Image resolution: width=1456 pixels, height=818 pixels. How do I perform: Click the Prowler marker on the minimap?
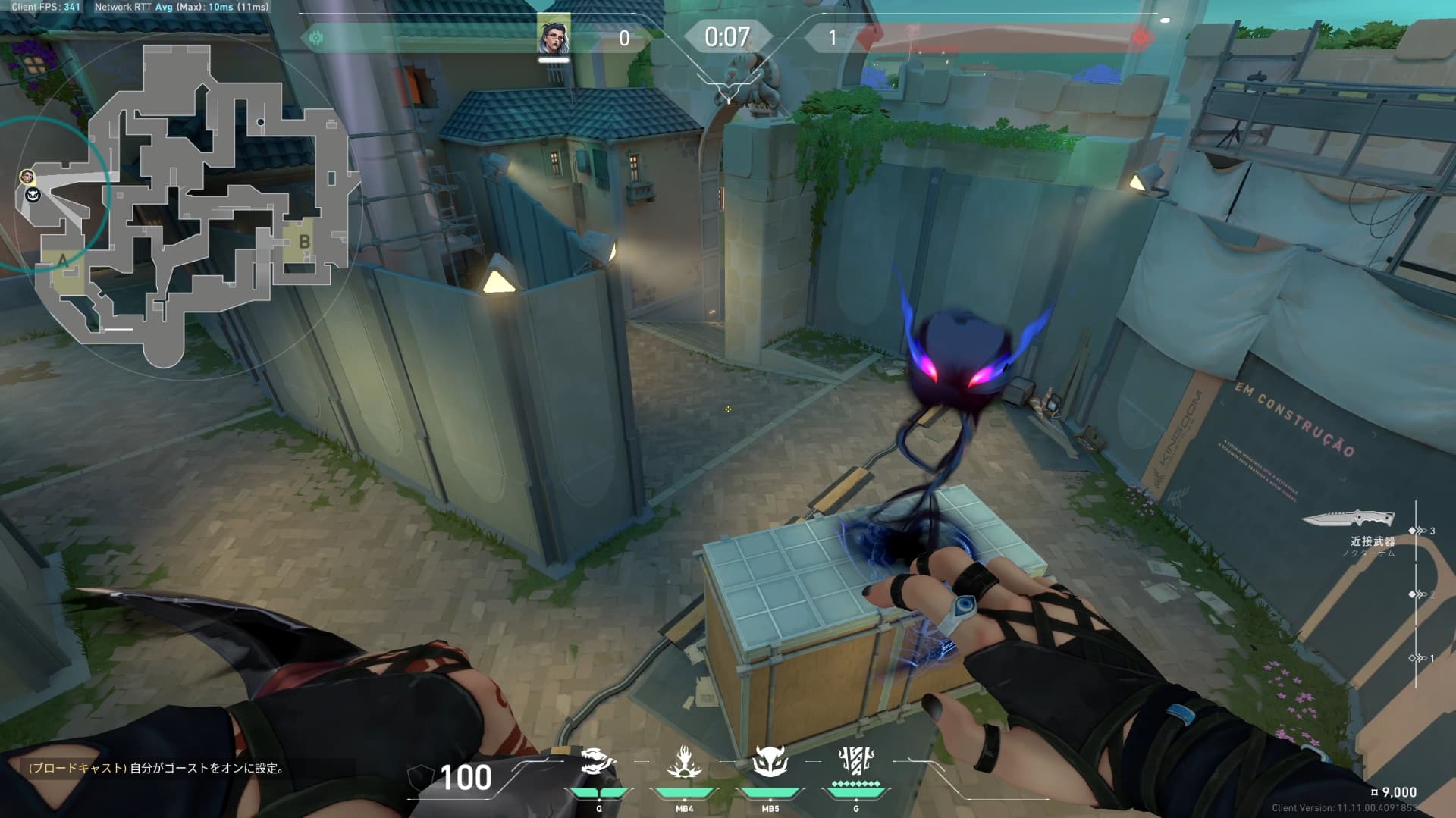click(x=33, y=196)
